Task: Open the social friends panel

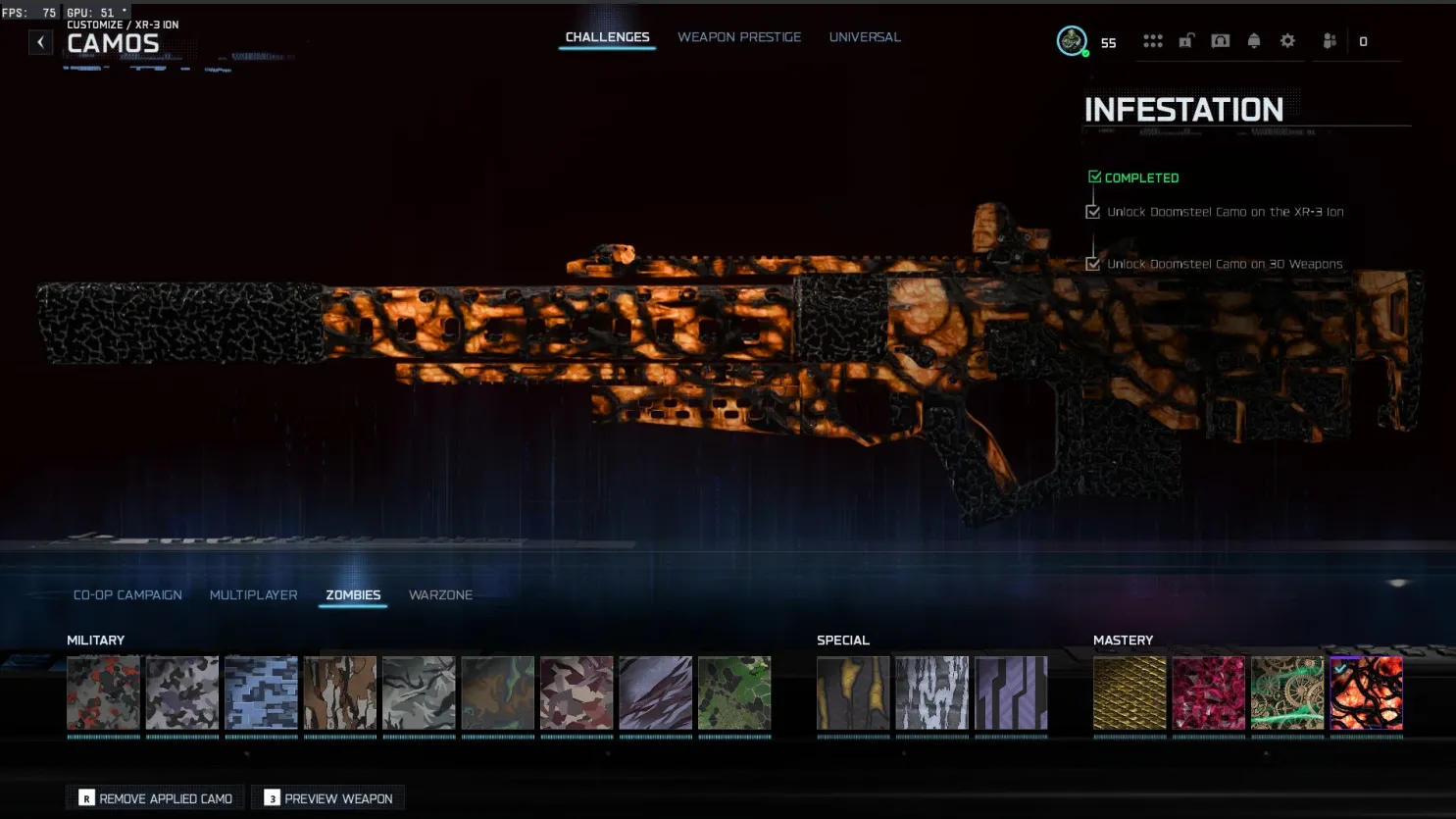Action: point(1328,40)
